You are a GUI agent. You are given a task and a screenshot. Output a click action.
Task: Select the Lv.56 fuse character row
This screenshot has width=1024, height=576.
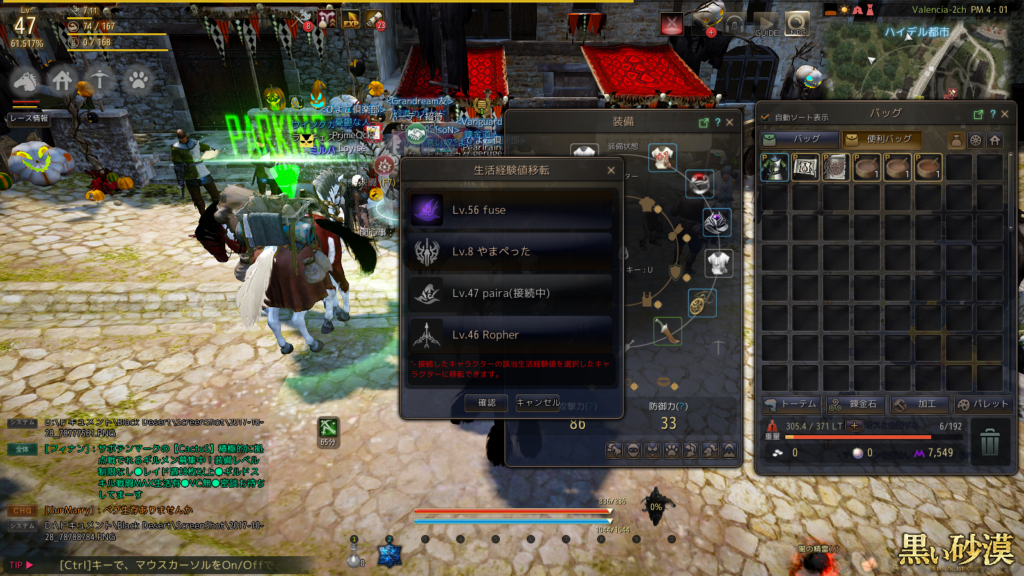pos(511,210)
